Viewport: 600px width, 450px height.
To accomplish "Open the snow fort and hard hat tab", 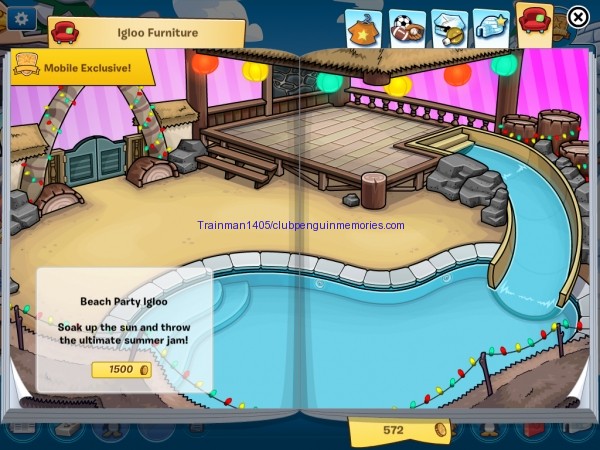I will [x=449, y=28].
